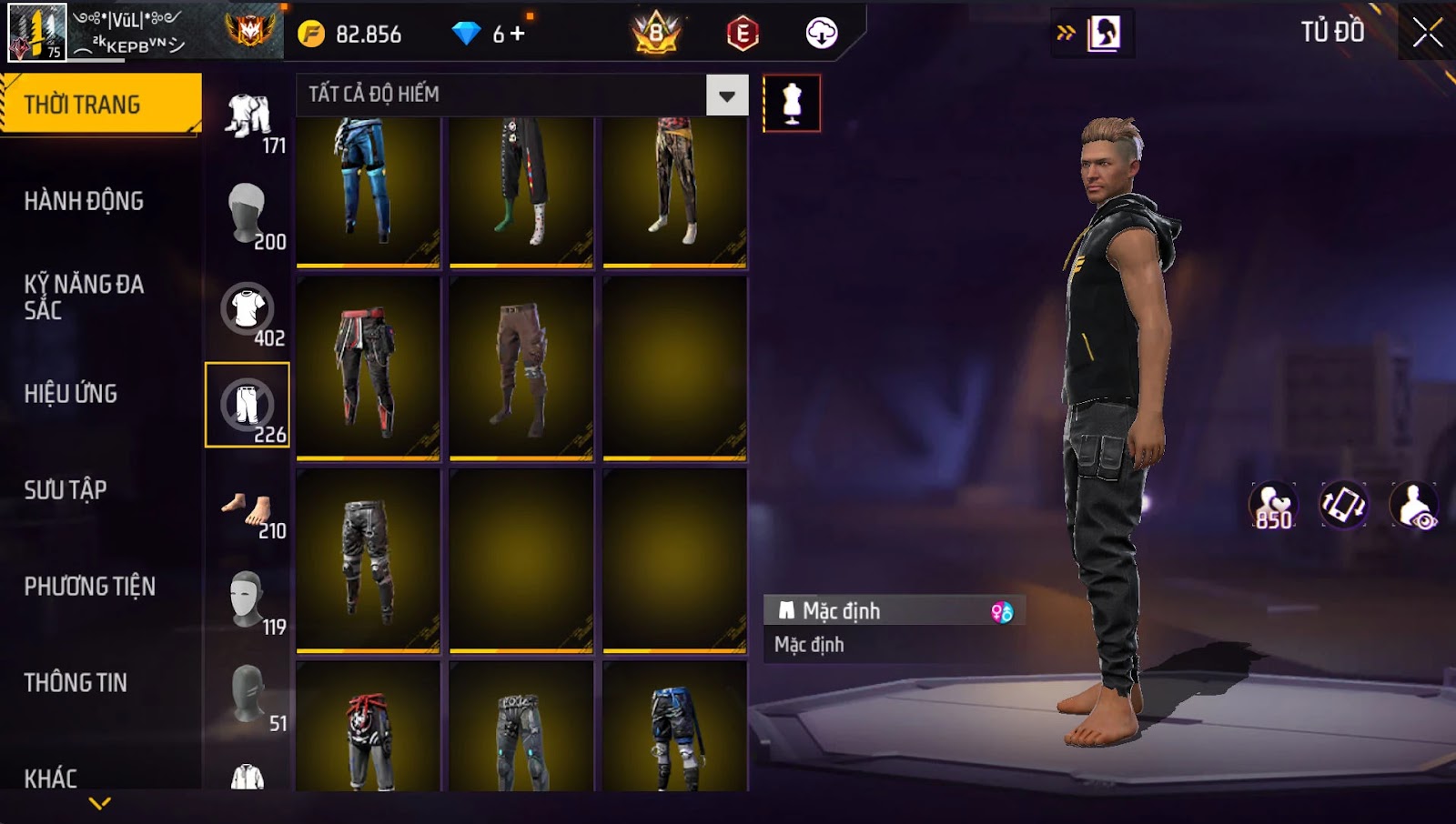Open the Tất Cả Độ Hiếm rarity dropdown

point(726,95)
